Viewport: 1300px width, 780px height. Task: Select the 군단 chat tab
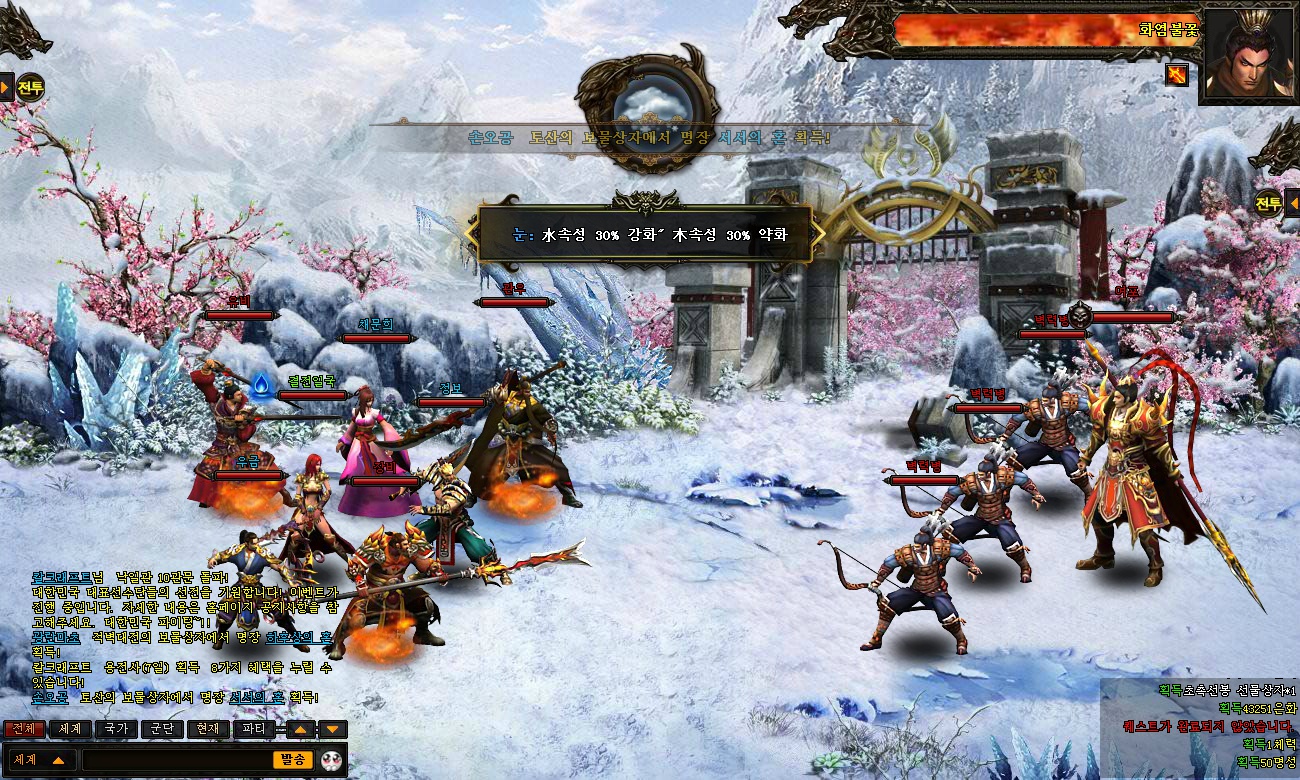(x=161, y=729)
